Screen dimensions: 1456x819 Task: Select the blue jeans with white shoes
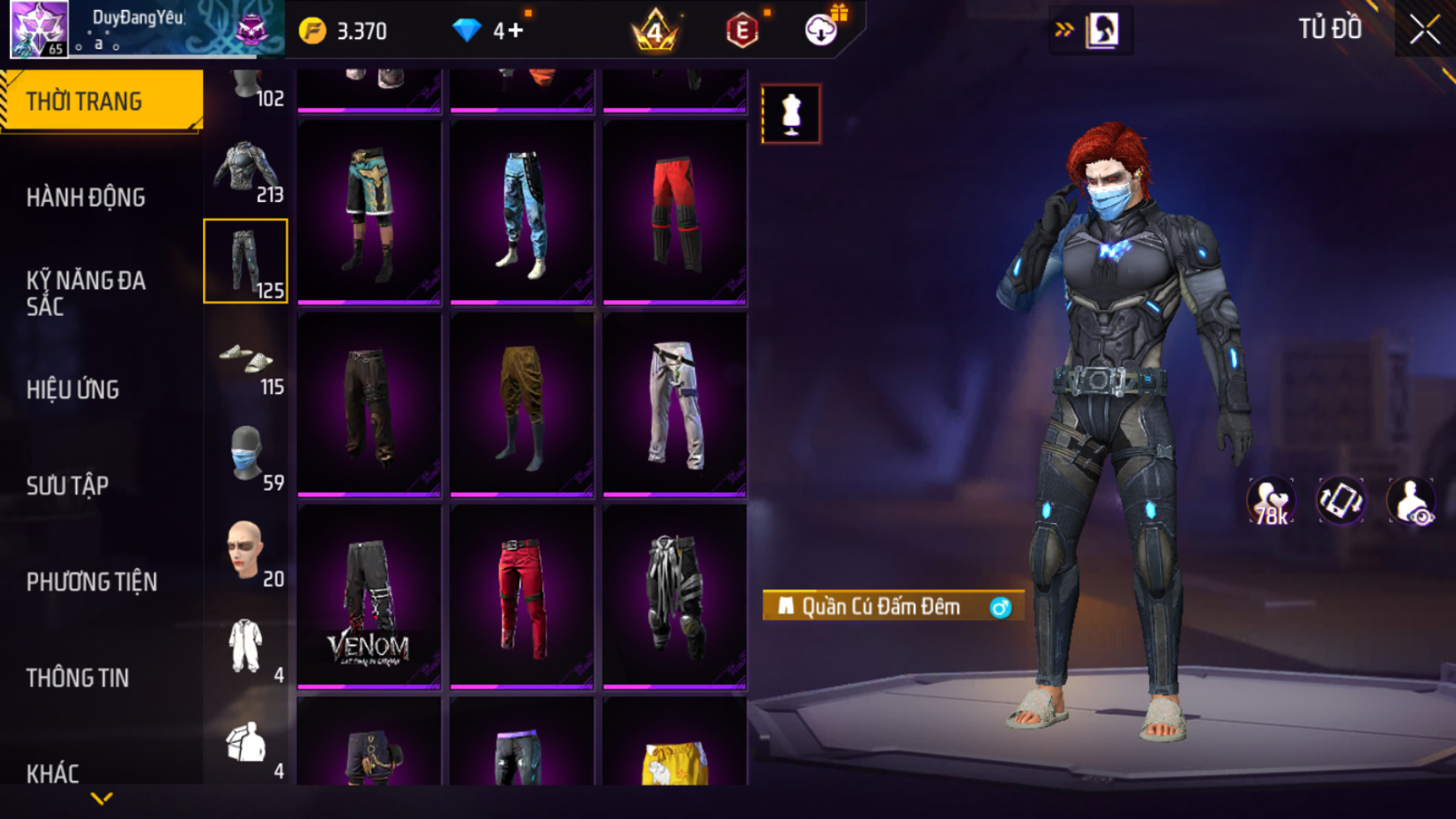(x=521, y=213)
